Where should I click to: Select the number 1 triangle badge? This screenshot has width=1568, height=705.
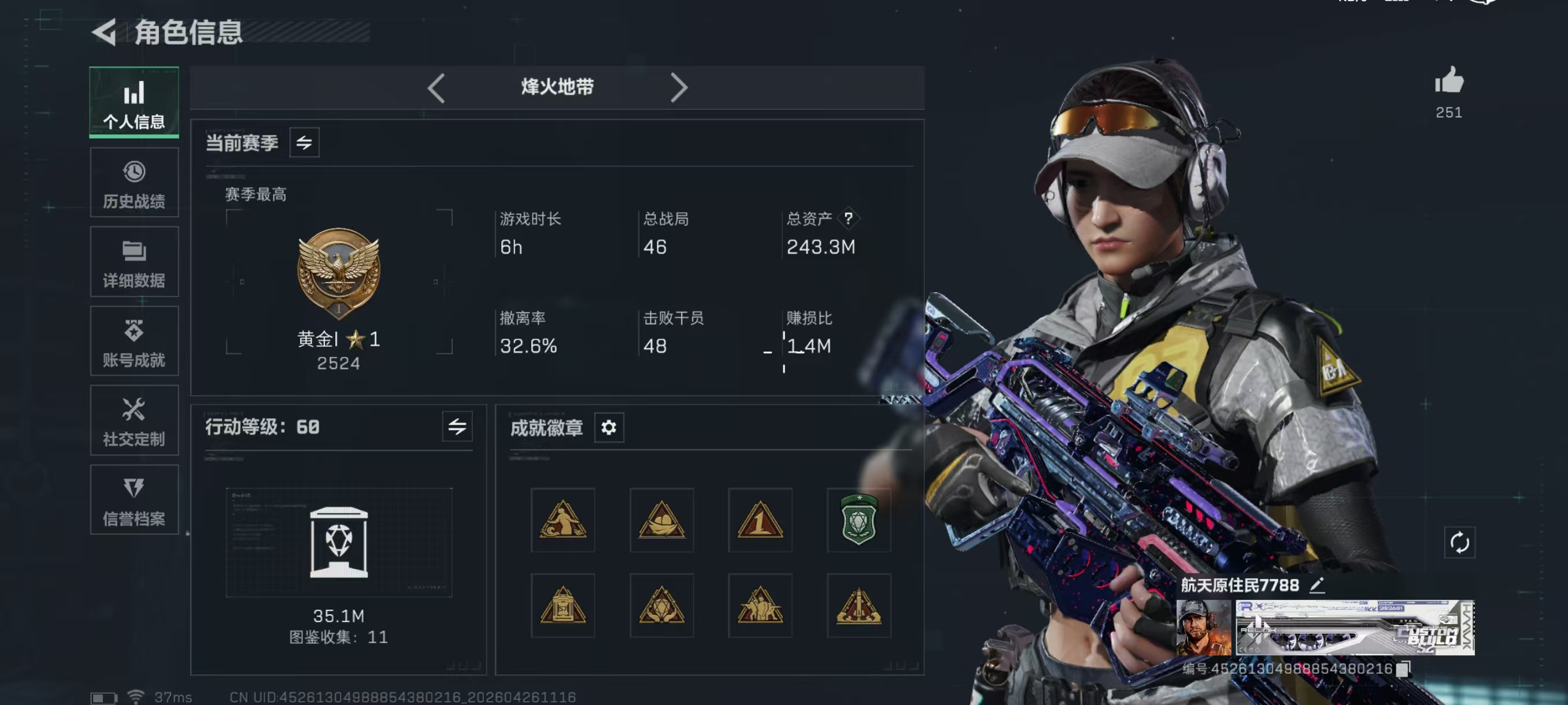(x=760, y=520)
